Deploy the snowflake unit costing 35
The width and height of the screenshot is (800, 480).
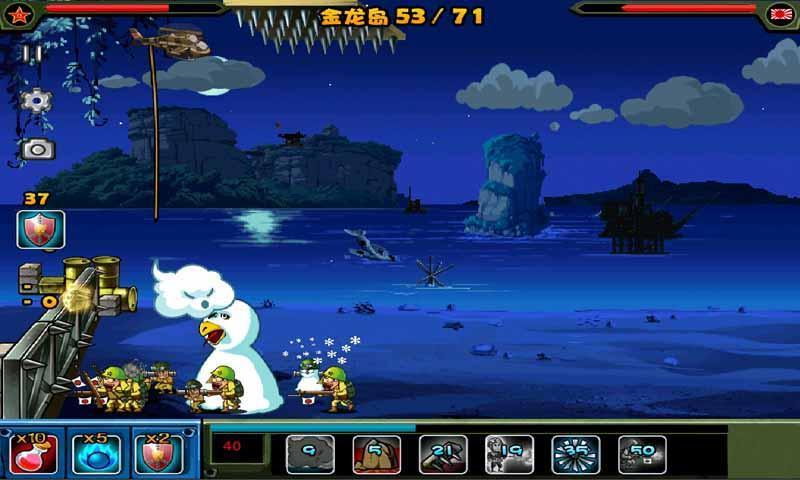point(576,454)
